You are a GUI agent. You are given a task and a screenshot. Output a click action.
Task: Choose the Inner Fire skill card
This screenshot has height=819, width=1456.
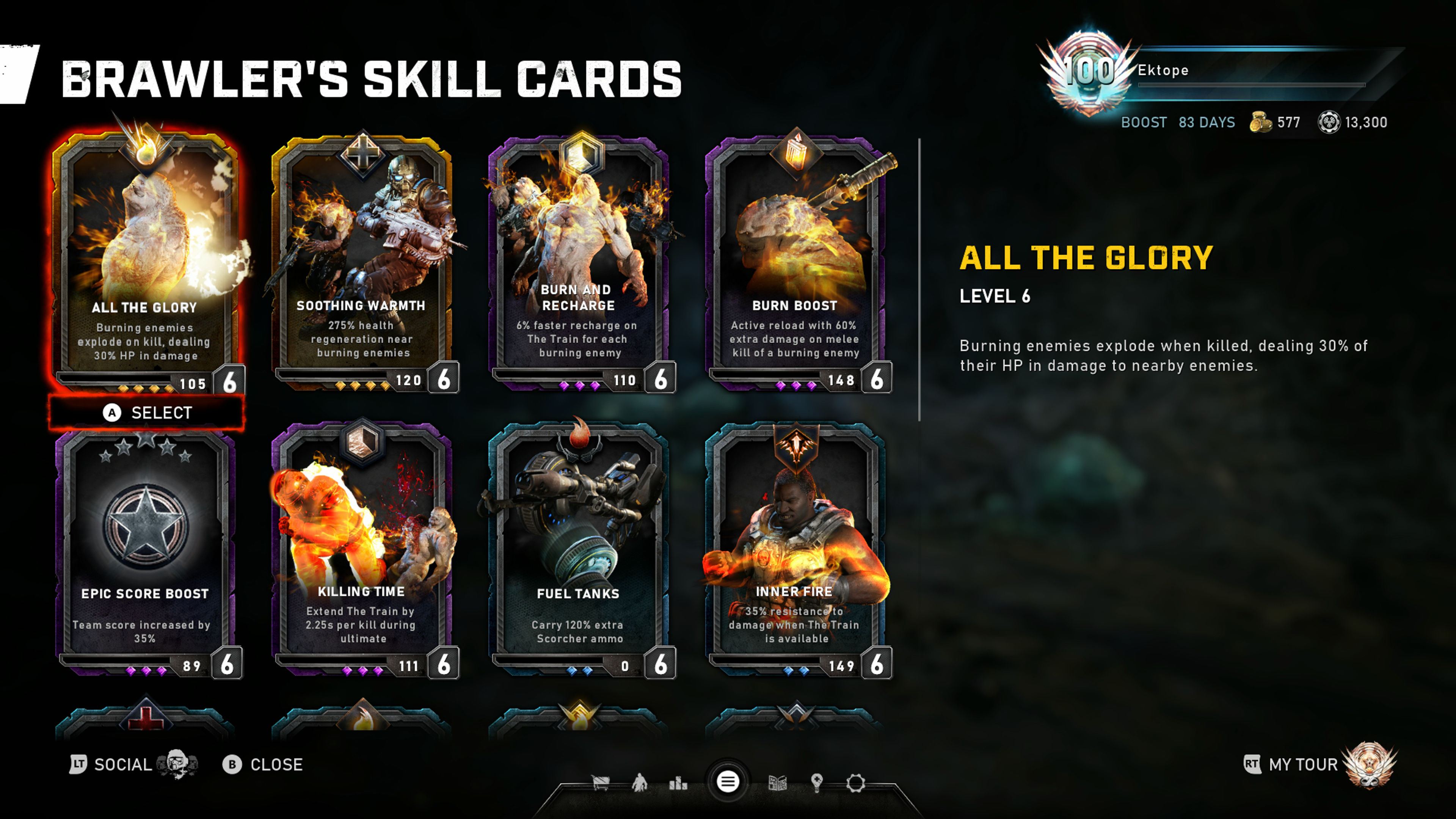(x=795, y=548)
